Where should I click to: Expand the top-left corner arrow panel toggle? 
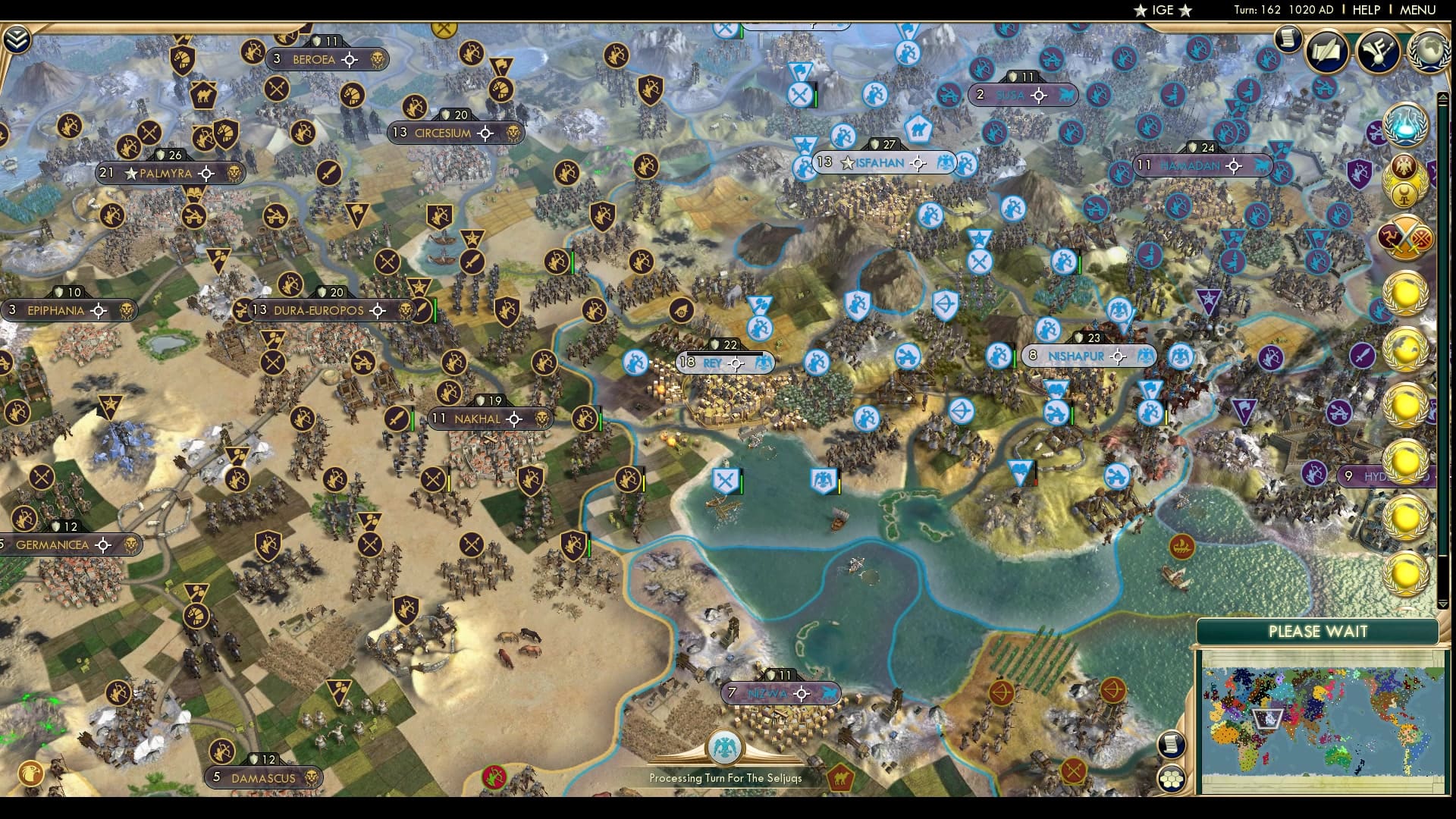tap(16, 40)
